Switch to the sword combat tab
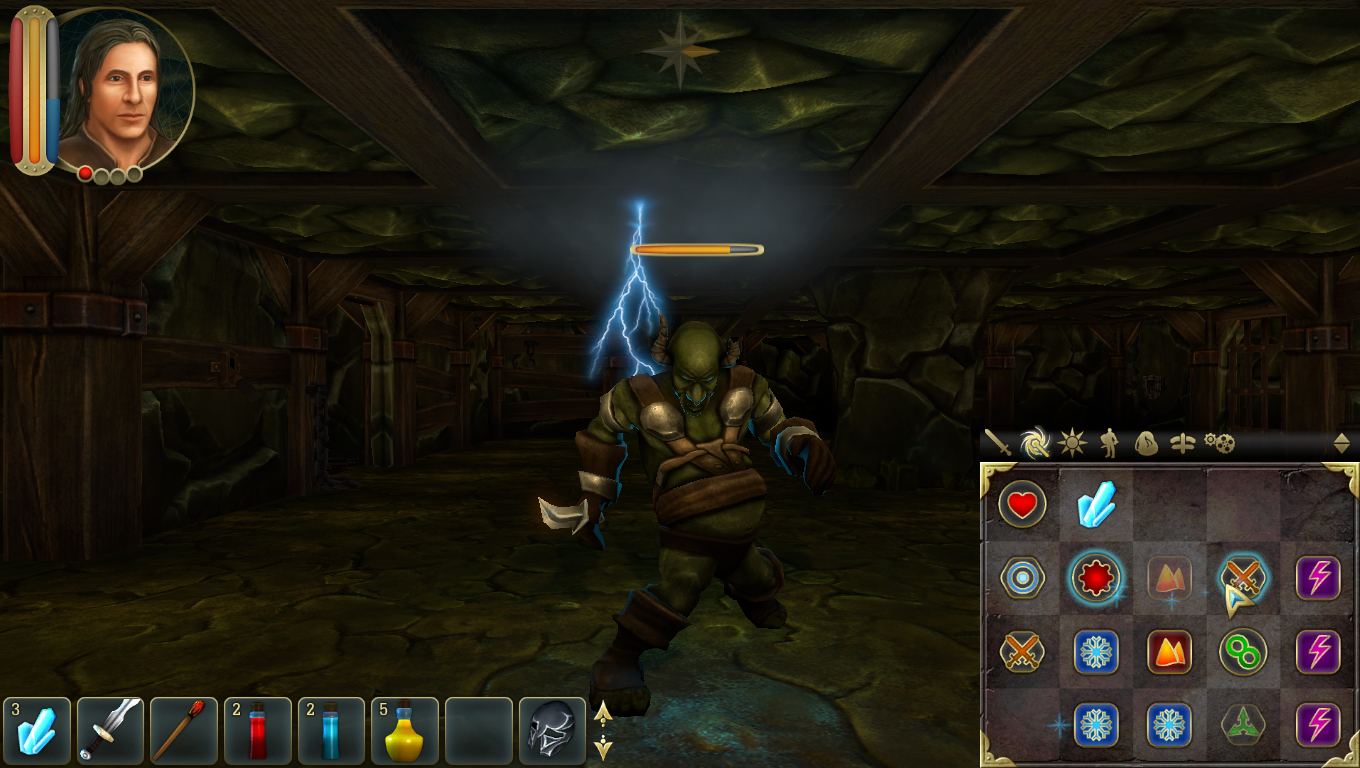The width and height of the screenshot is (1360, 768). (997, 442)
